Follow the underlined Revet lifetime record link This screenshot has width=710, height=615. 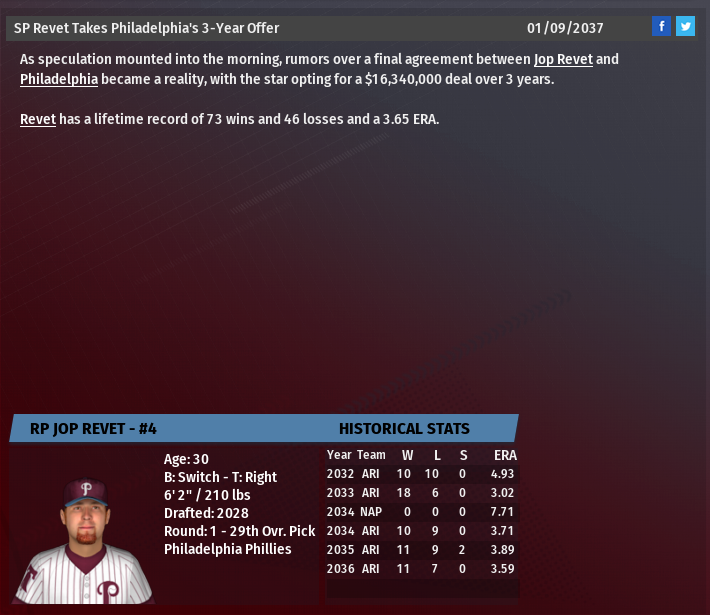(37, 119)
